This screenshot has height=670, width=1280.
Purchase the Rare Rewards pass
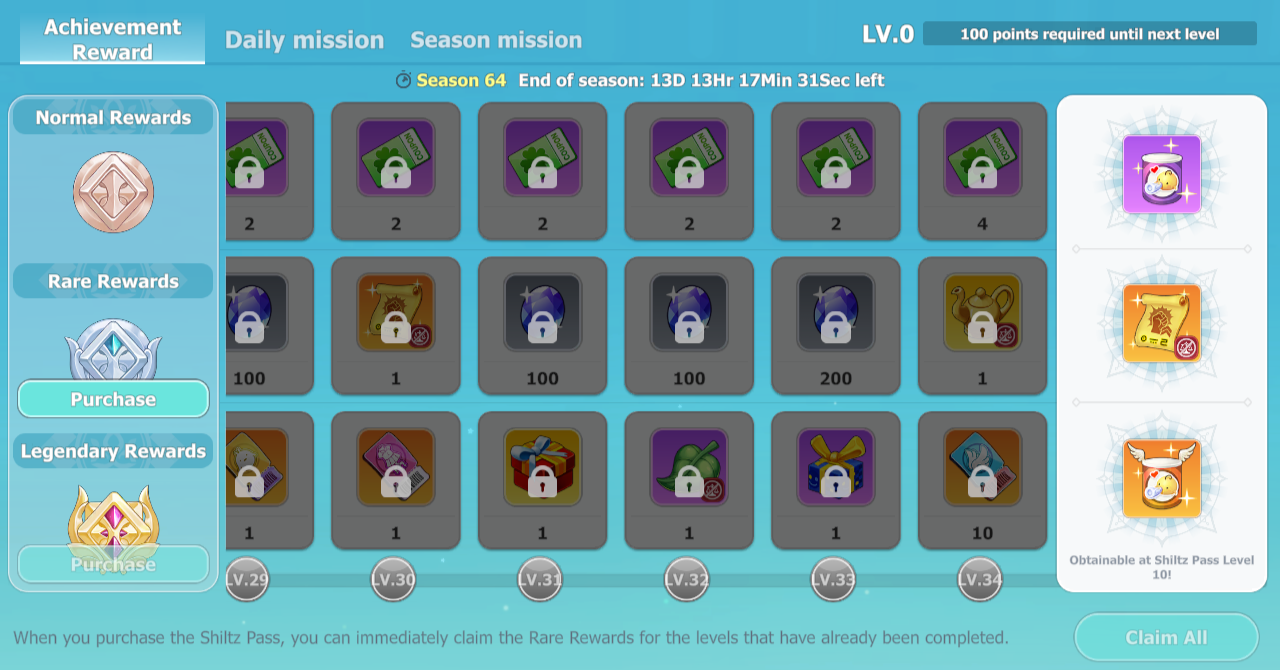tap(113, 399)
